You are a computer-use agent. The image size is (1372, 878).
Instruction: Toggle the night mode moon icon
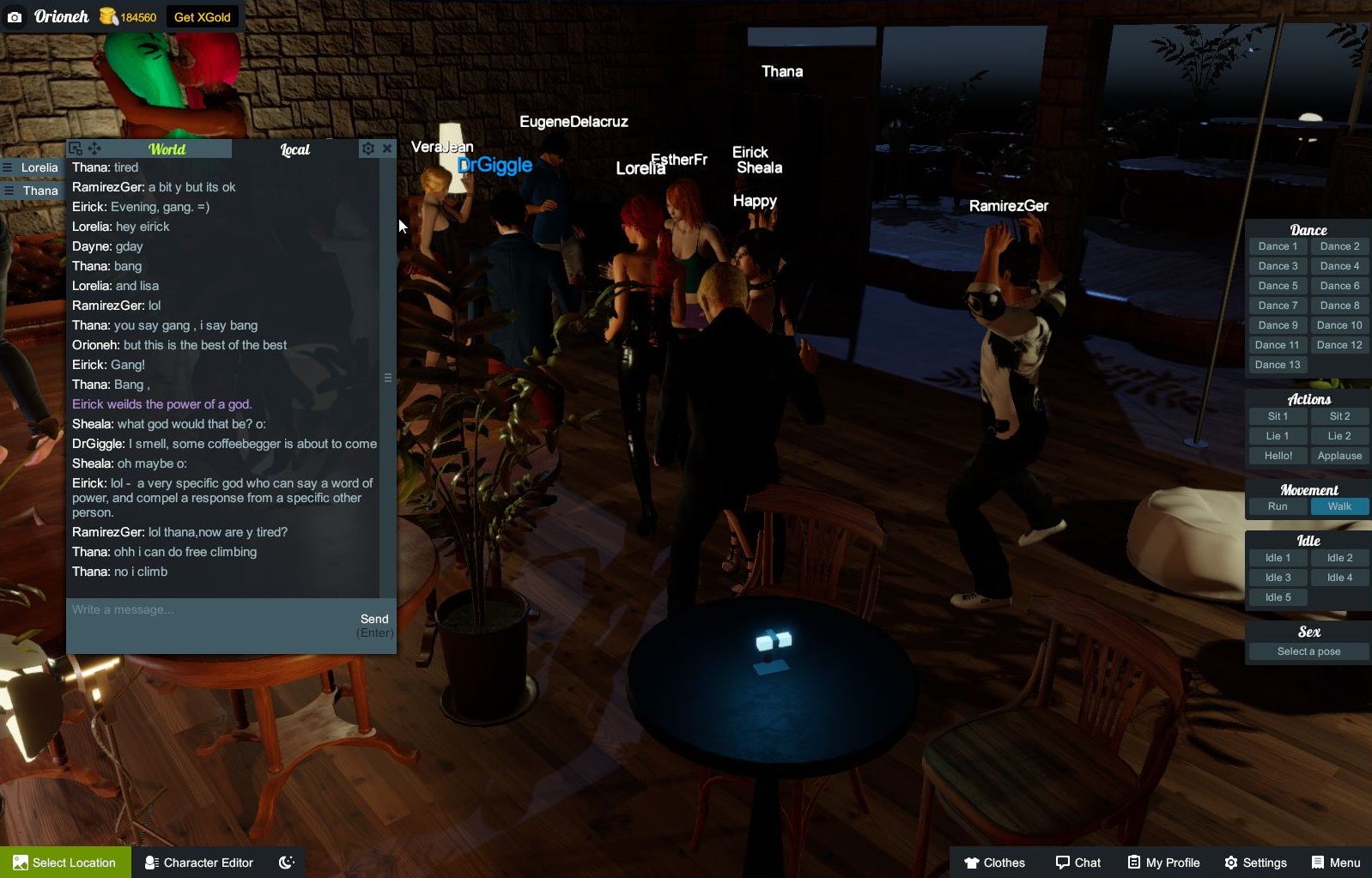287,863
